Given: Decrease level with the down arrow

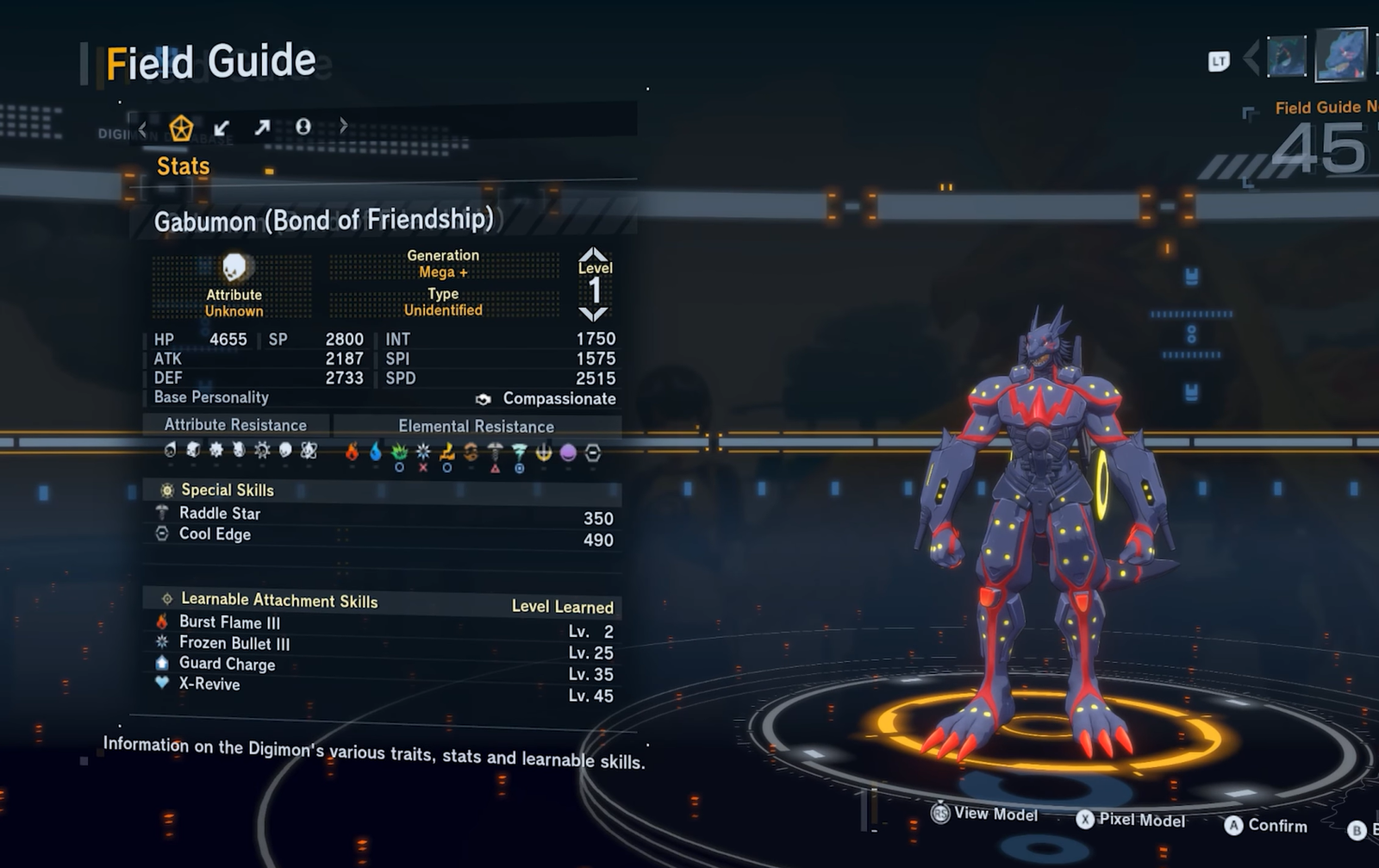Looking at the screenshot, I should tap(594, 314).
